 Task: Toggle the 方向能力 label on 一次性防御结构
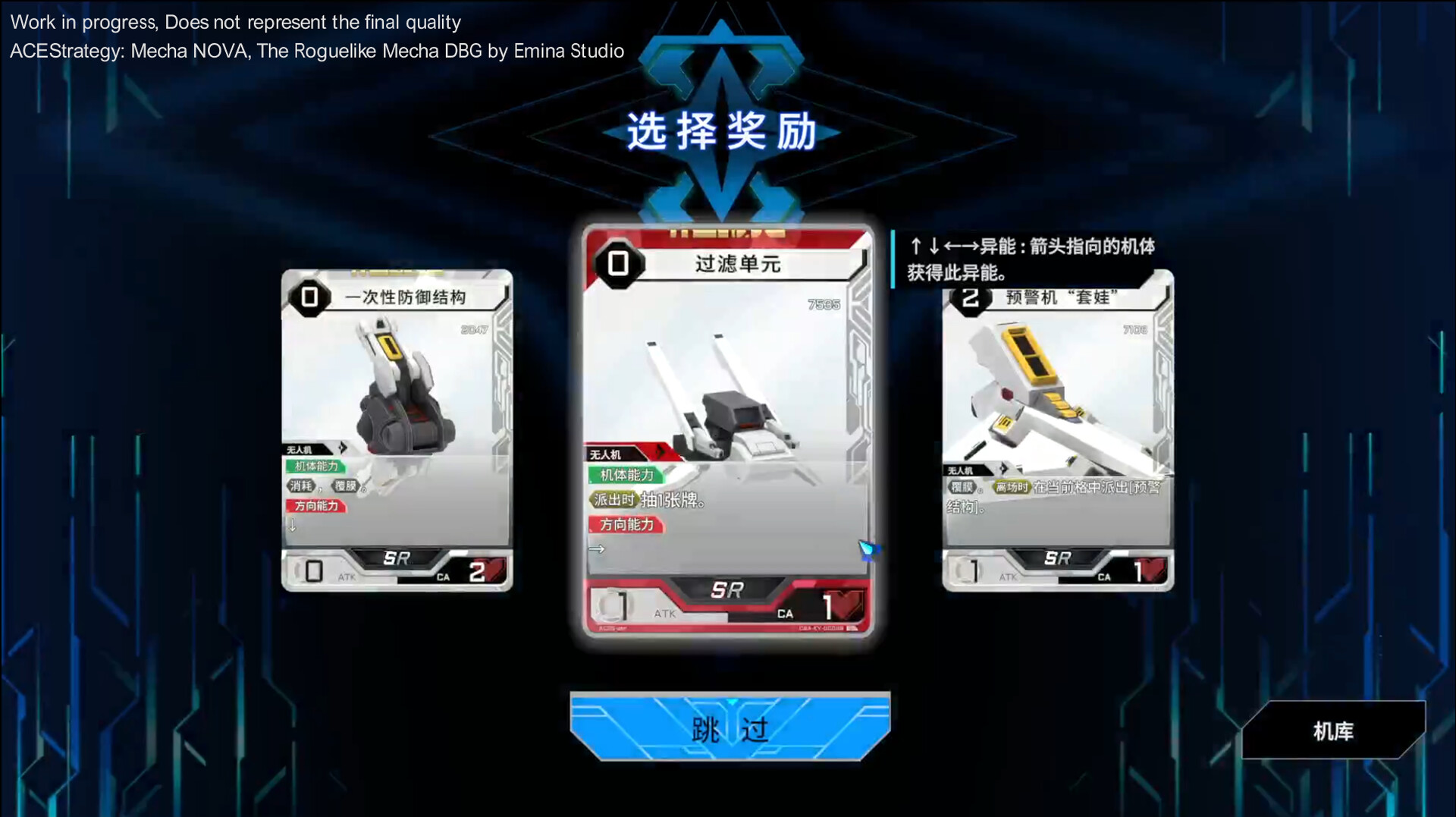click(x=316, y=505)
